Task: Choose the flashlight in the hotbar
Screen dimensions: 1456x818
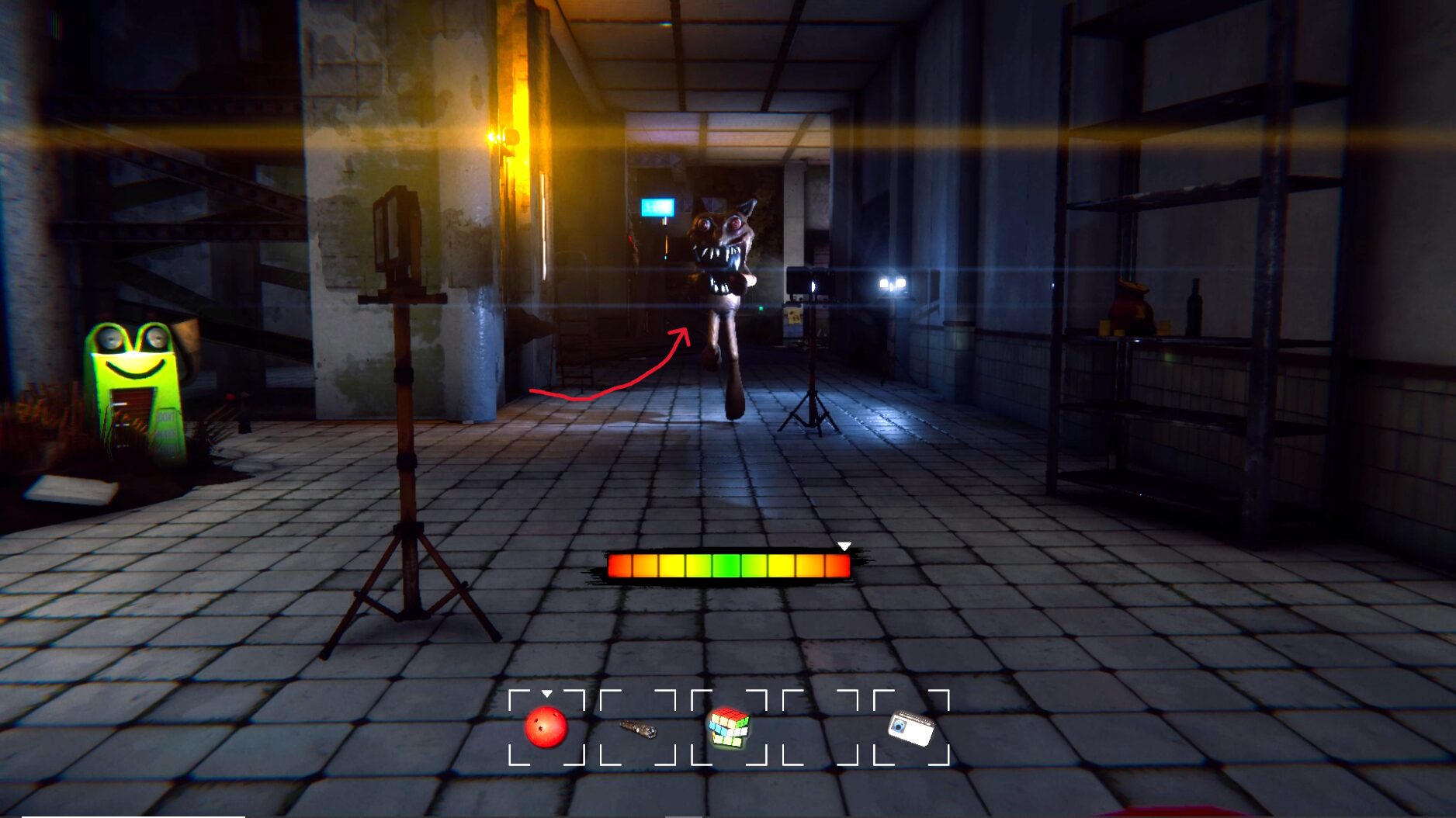Action: coord(638,728)
